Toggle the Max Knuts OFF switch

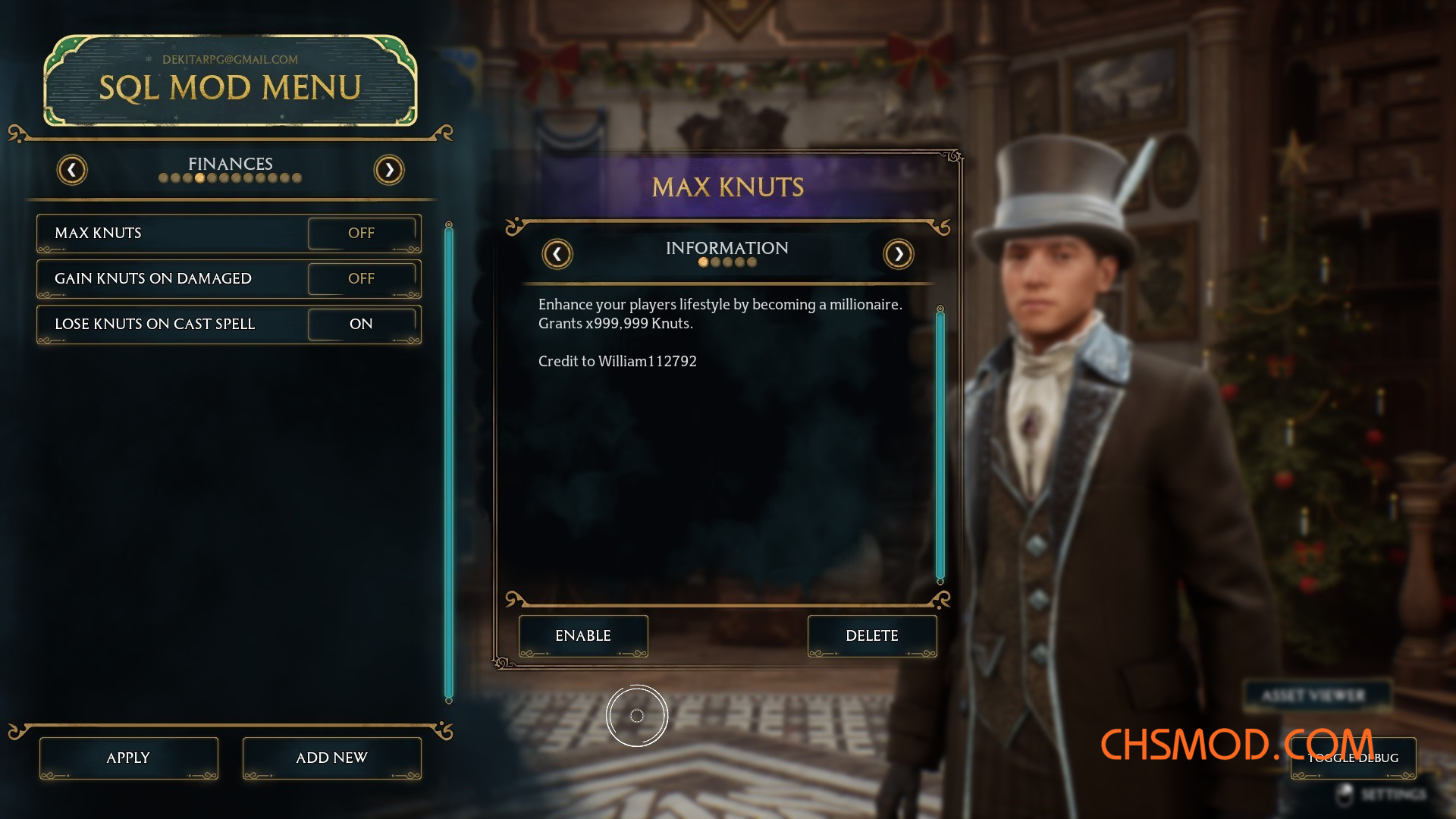362,234
